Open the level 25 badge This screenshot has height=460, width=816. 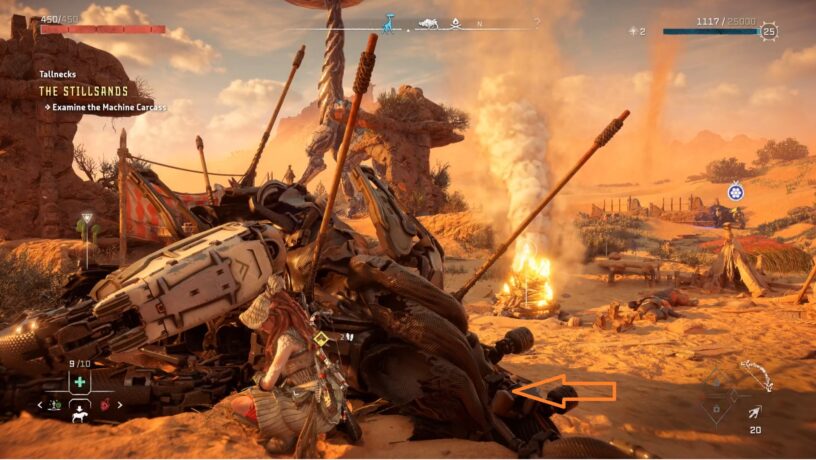tap(768, 31)
